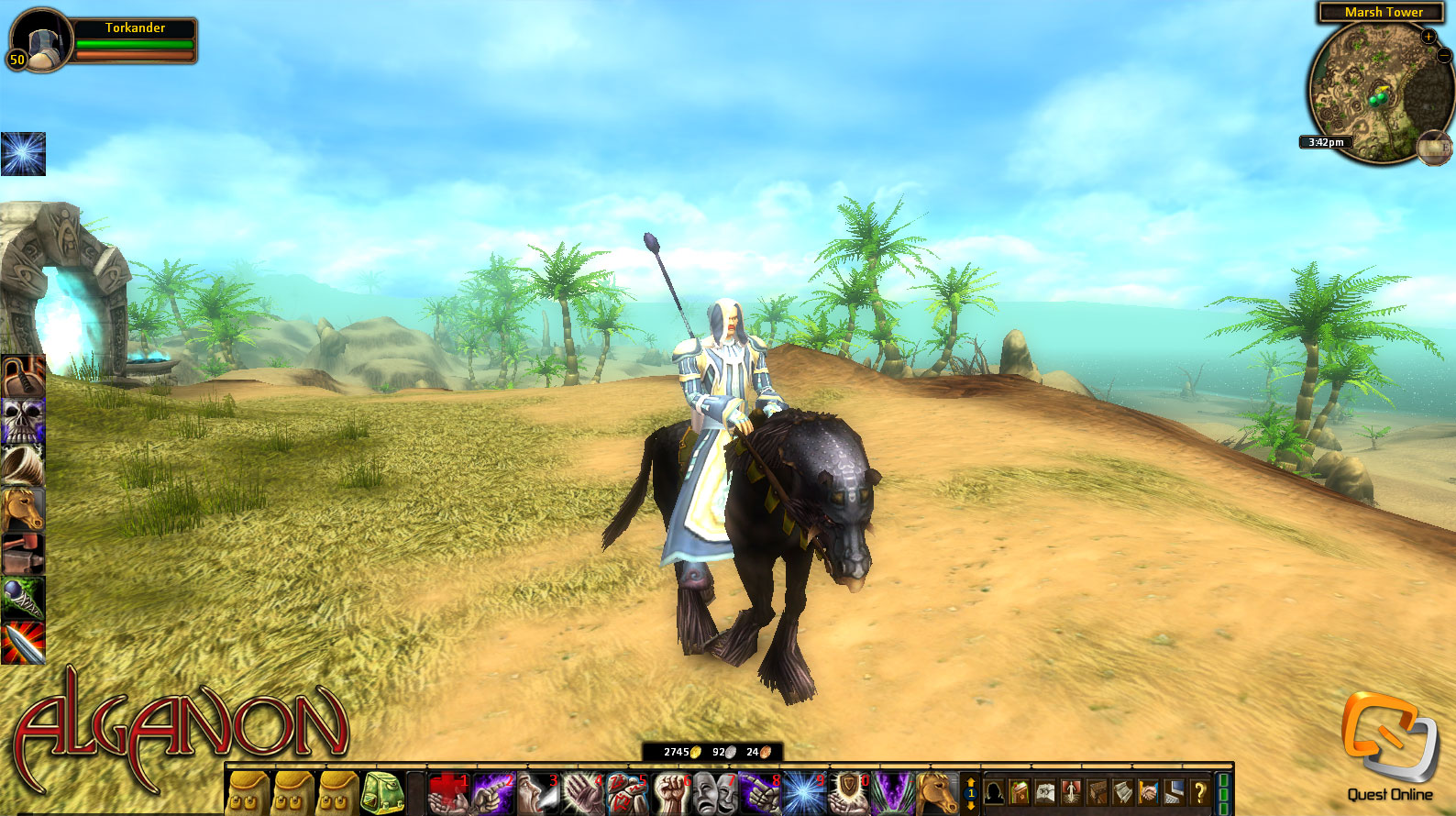The image size is (1456, 816).
Task: Open the social handshake icon
Action: pos(1151,791)
